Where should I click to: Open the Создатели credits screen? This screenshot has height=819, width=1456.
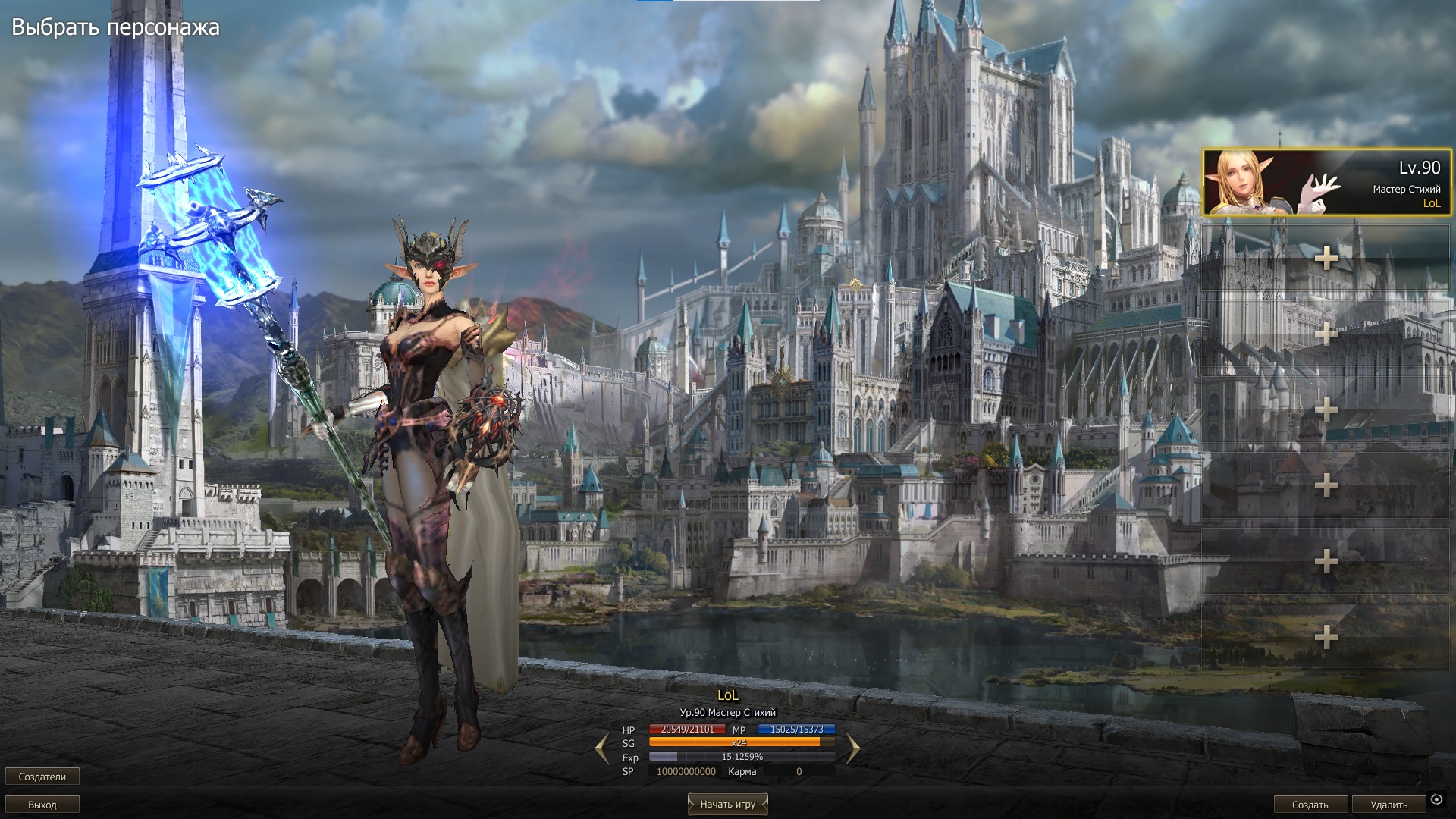pyautogui.click(x=42, y=777)
